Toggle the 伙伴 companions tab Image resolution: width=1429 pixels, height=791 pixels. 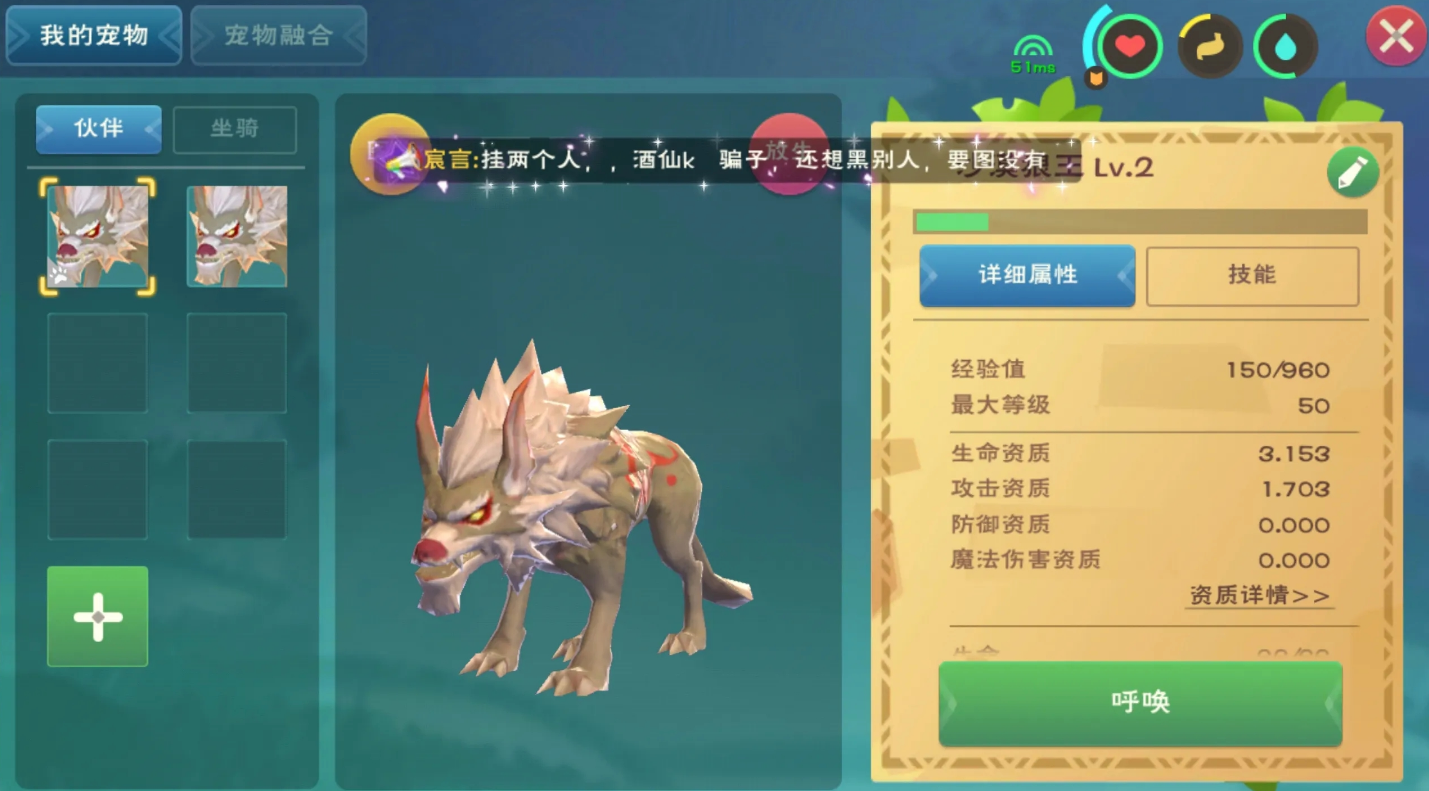(98, 129)
